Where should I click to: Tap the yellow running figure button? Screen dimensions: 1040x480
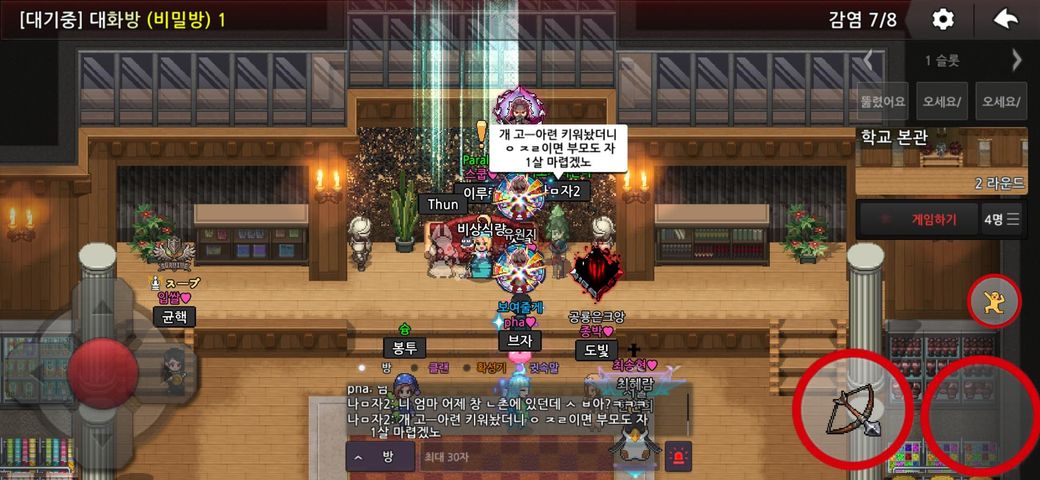994,300
